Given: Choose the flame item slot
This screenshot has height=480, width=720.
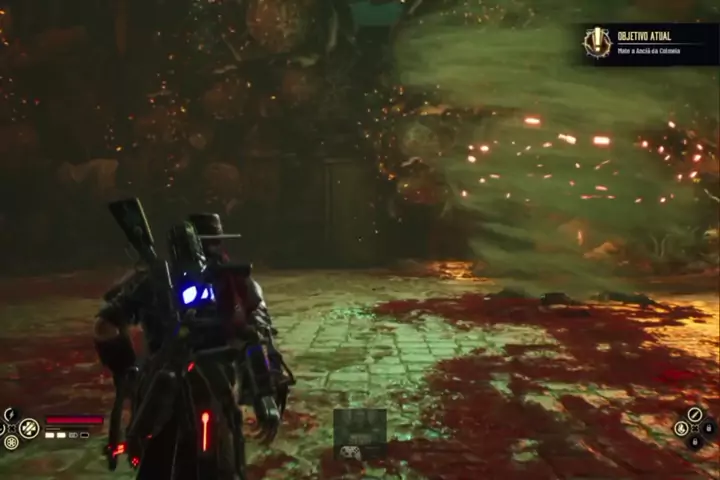Looking at the screenshot, I should point(681,428).
